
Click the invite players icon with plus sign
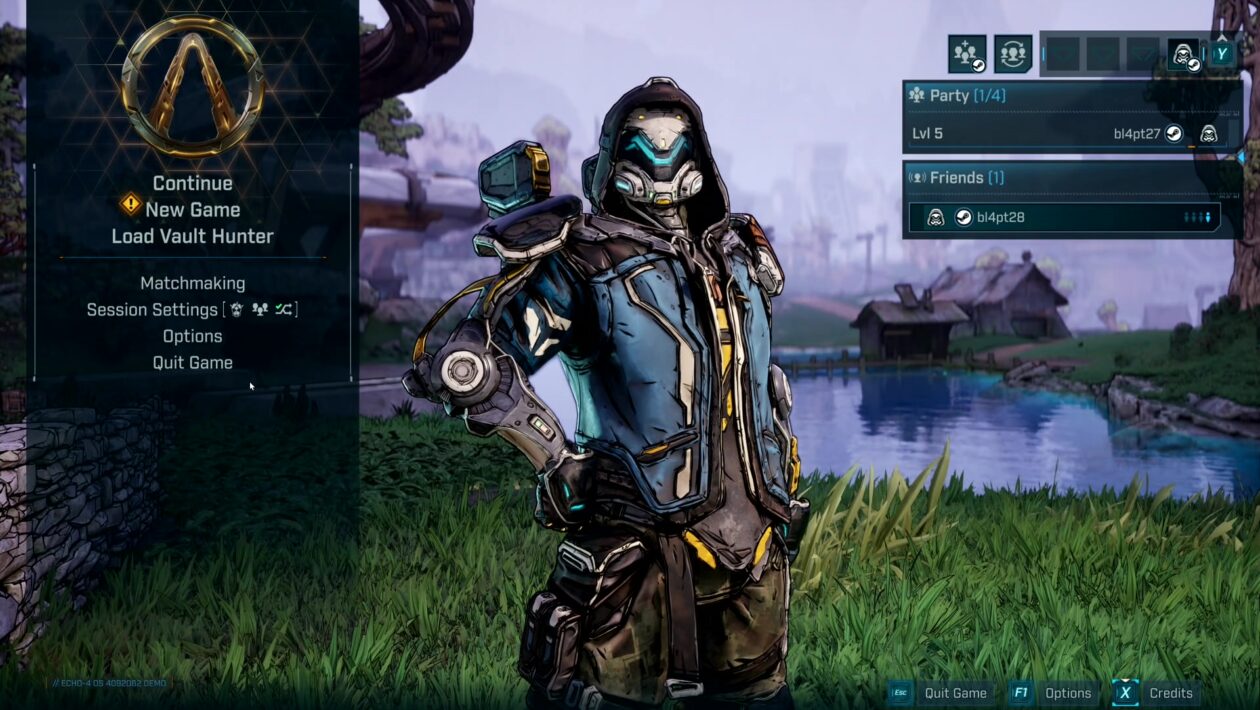pos(967,54)
